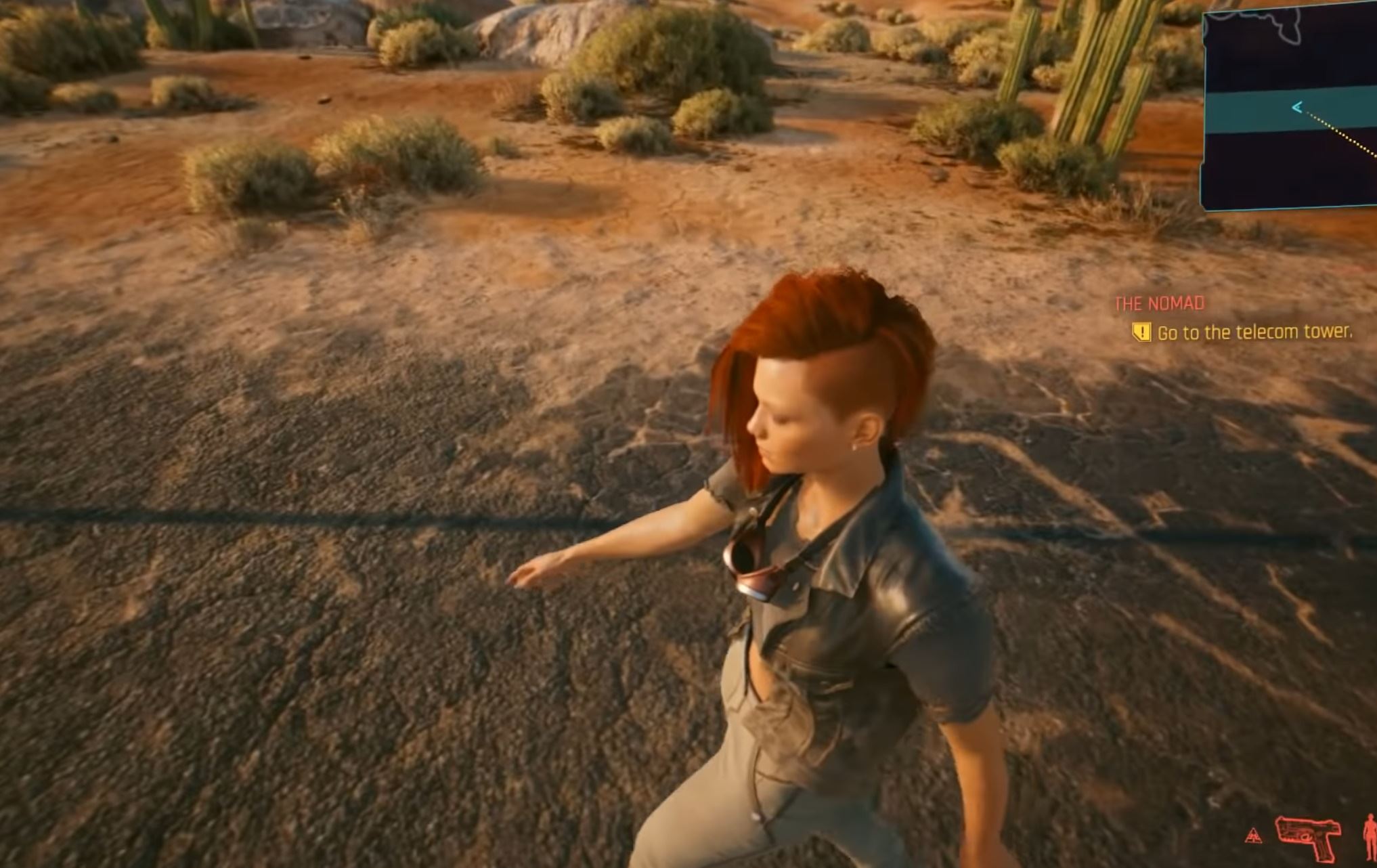
Task: Click the small triangle icon beside pistol
Action: coord(1253,836)
